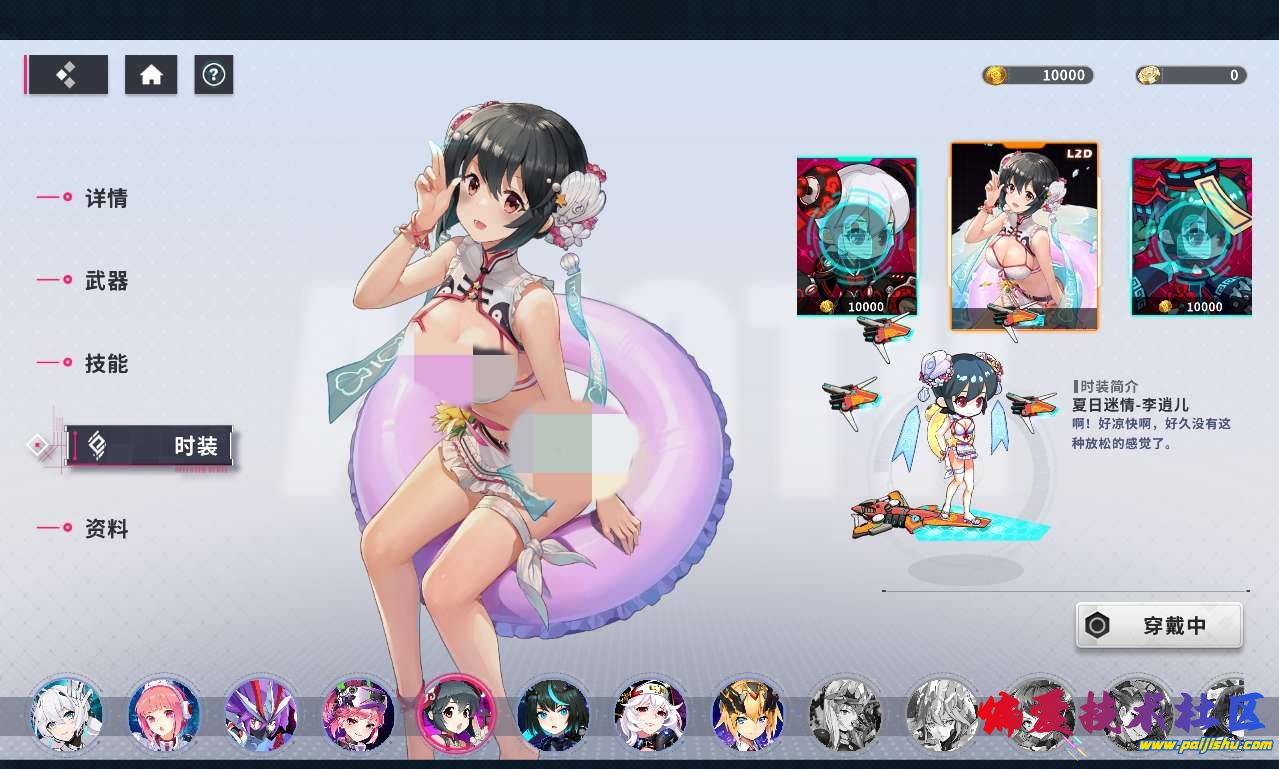
Task: Click the 穿戴中 equip button
Action: pyautogui.click(x=1159, y=627)
